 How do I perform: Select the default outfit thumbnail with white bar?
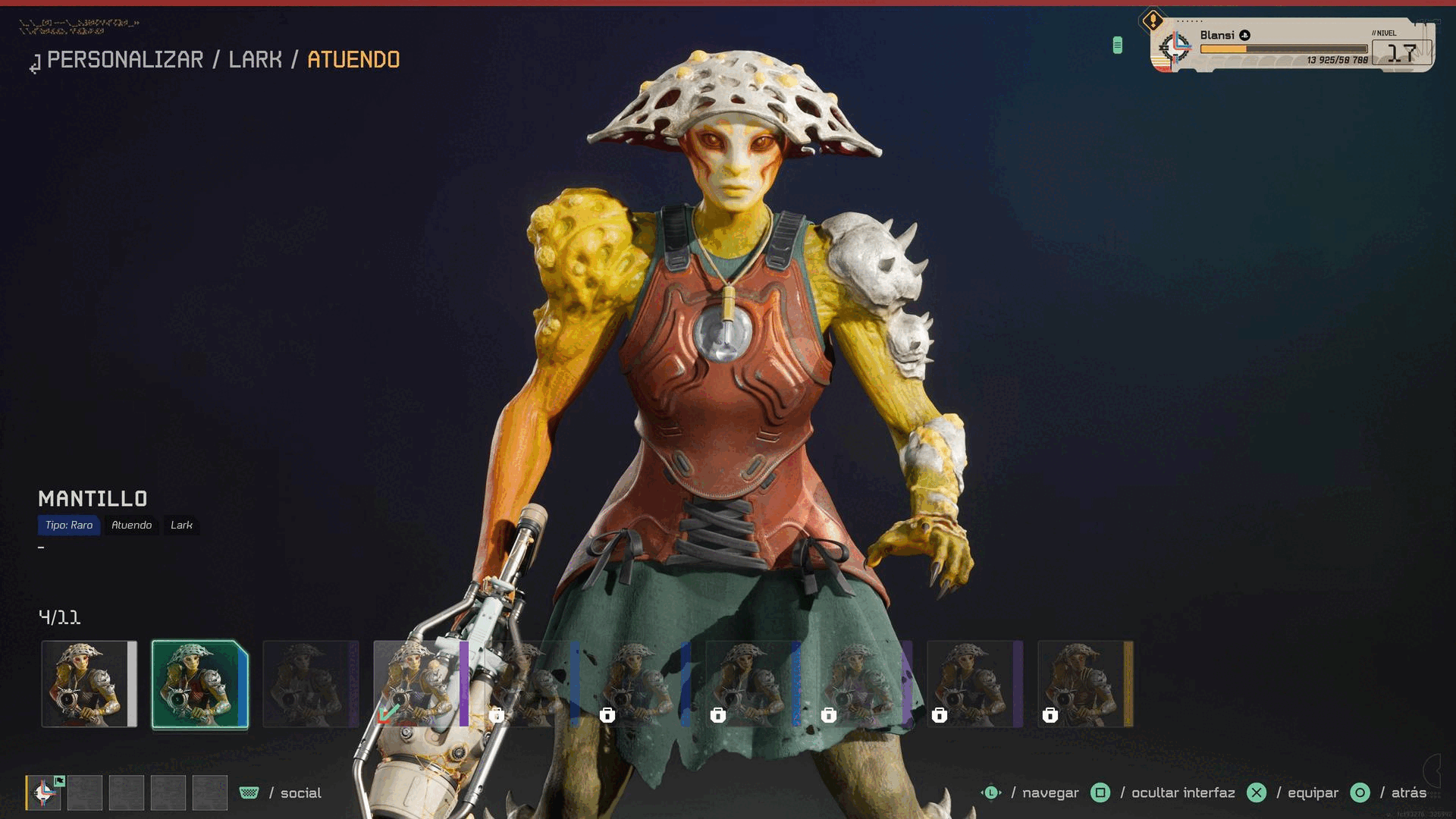pos(89,684)
